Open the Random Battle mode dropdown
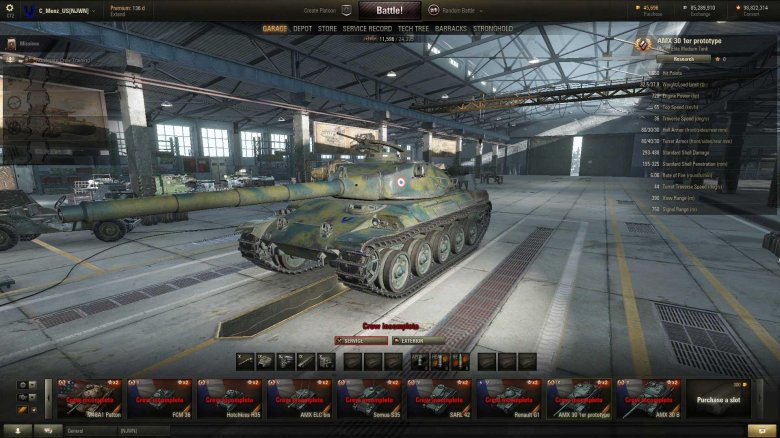780x438 pixels. coord(453,10)
